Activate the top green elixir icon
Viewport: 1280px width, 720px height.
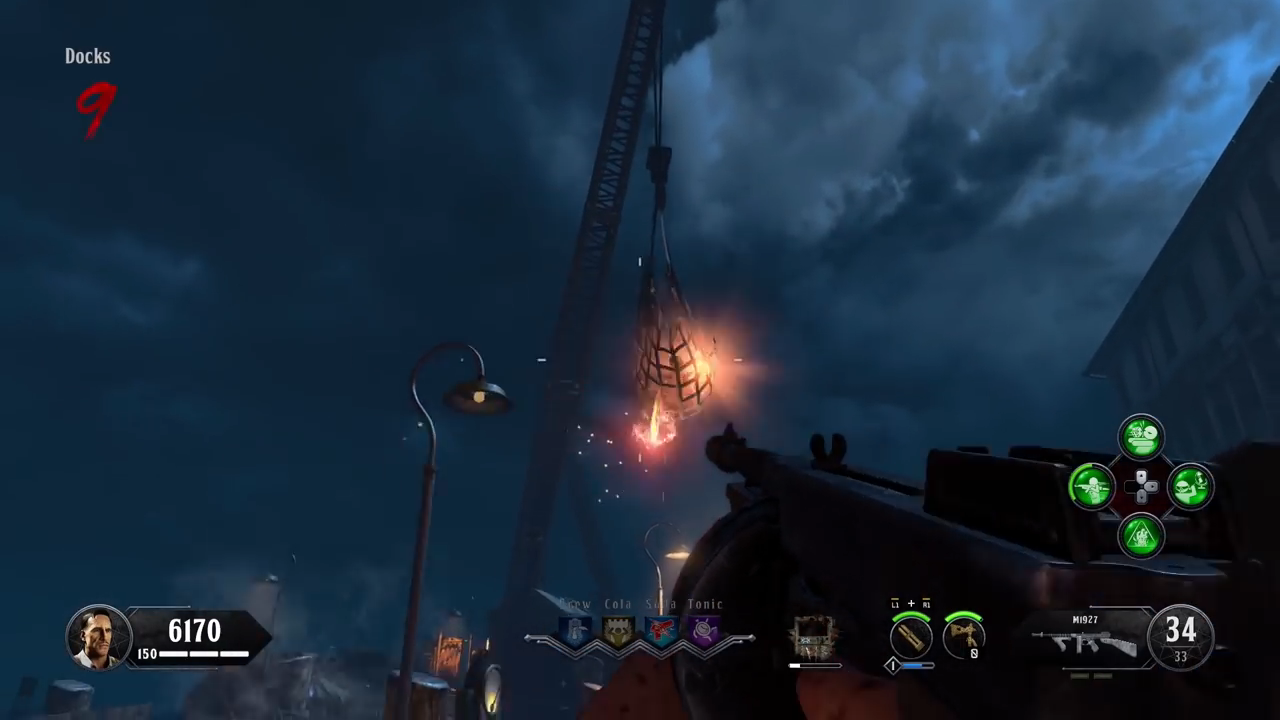[x=1141, y=438]
